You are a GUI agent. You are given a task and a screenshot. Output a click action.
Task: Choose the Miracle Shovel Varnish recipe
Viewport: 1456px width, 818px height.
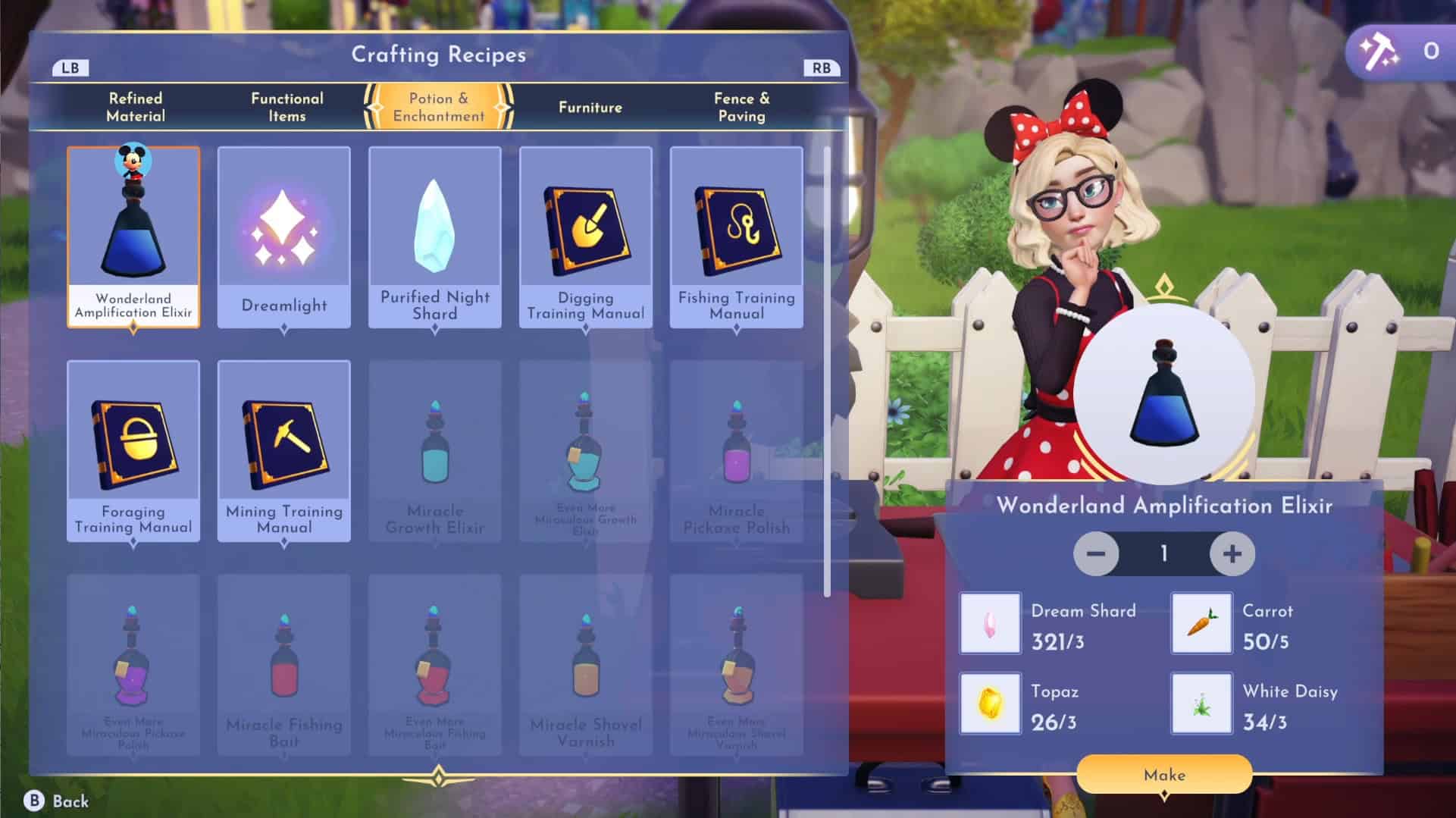(586, 664)
